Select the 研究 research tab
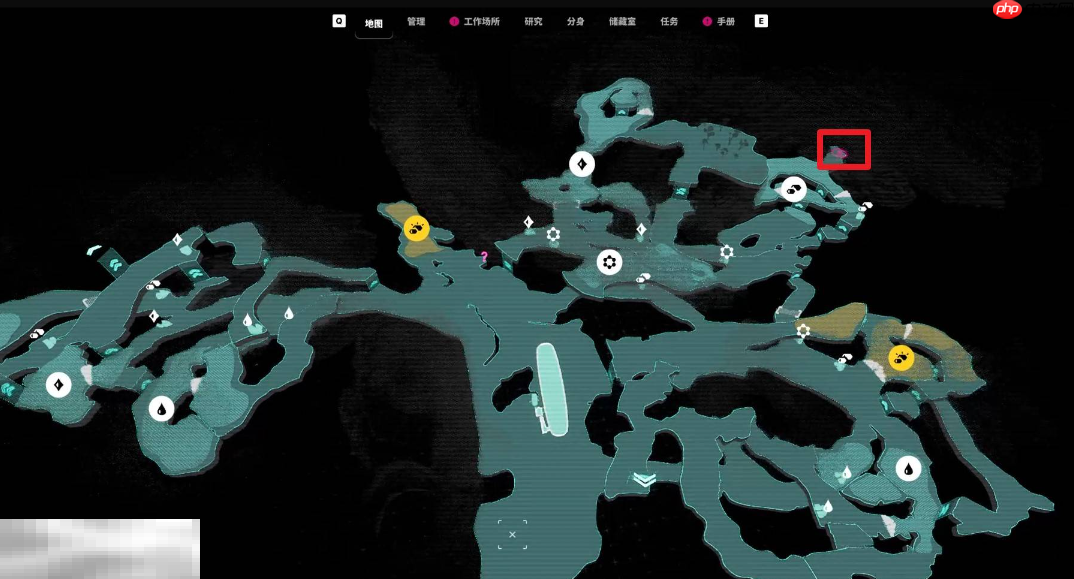 tap(533, 21)
